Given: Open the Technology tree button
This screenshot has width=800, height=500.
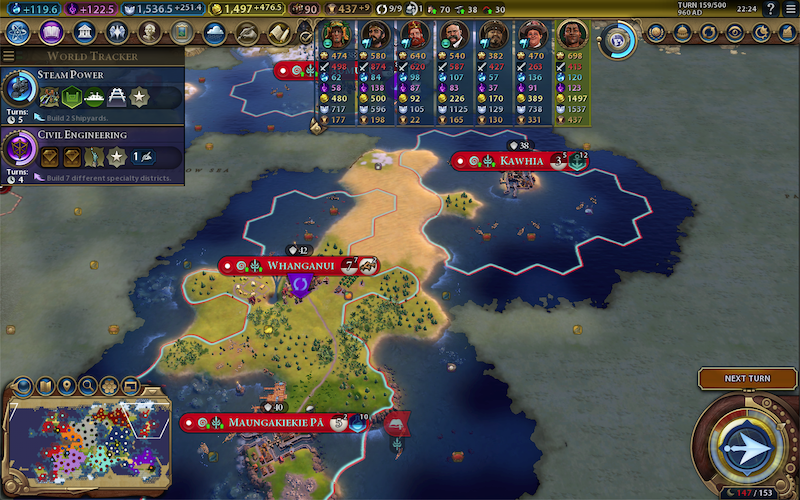Looking at the screenshot, I should tap(19, 33).
